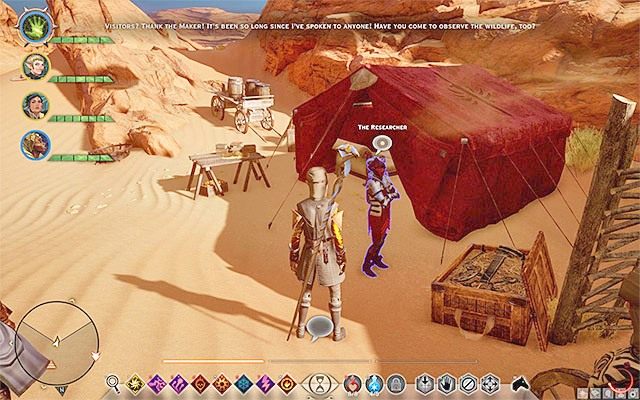Use the red health potion

pyautogui.click(x=352, y=382)
